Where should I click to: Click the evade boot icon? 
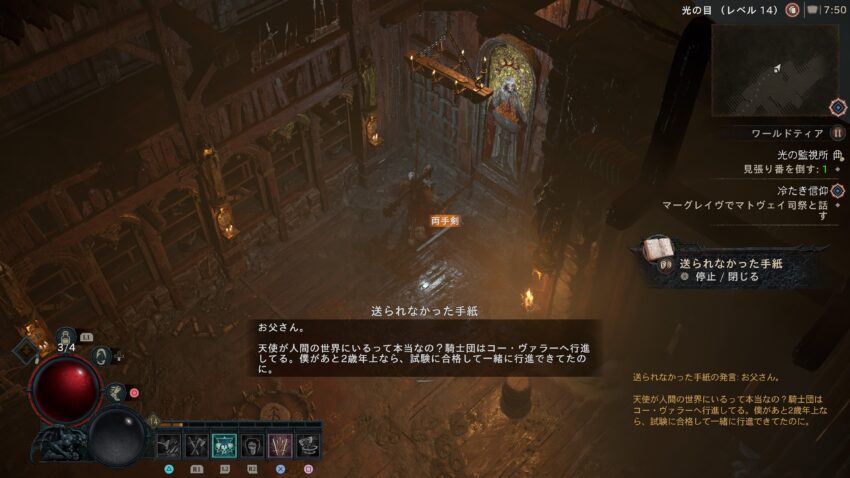click(116, 394)
